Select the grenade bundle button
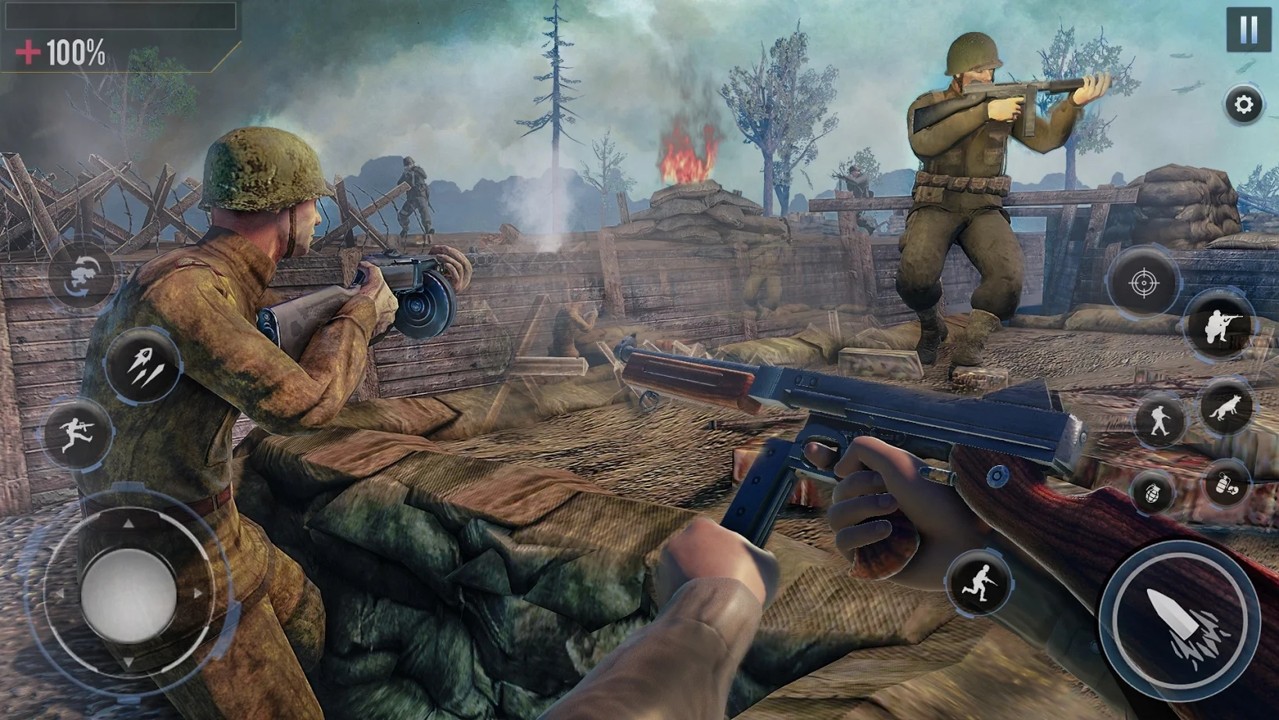Screen dimensions: 1279x720 [x=1227, y=483]
